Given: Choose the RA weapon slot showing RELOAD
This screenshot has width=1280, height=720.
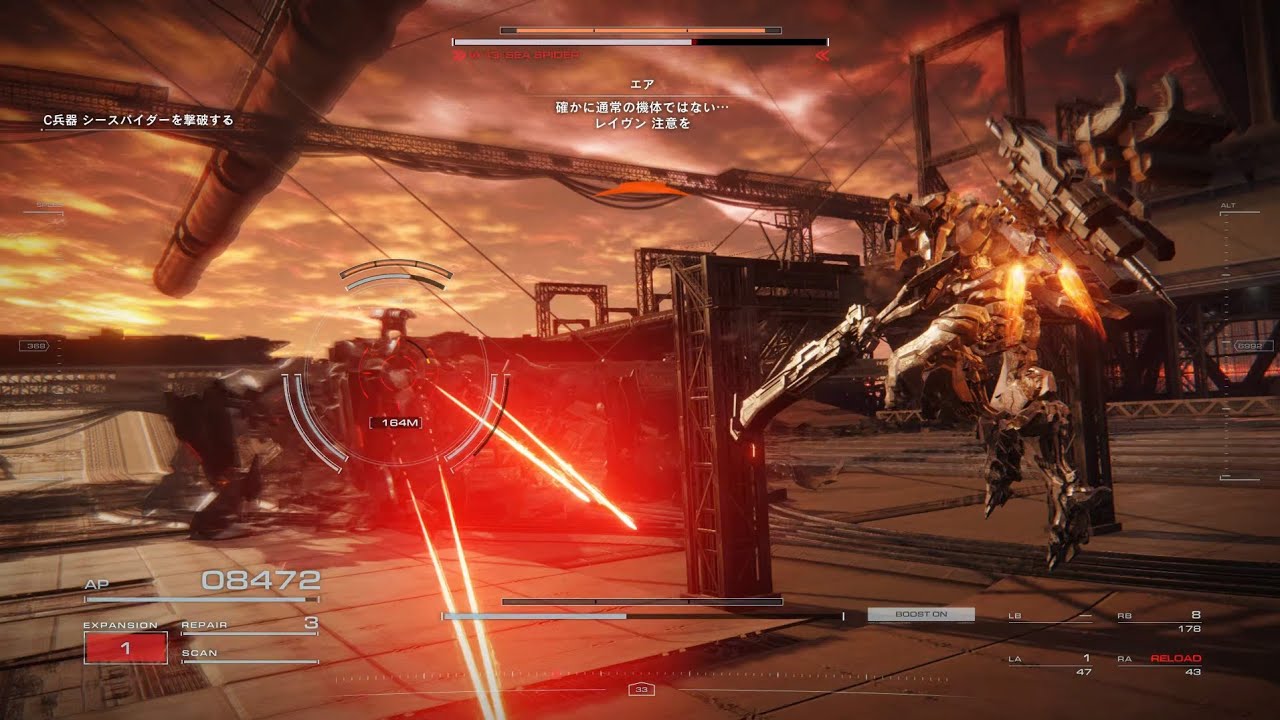Looking at the screenshot, I should point(1159,664).
